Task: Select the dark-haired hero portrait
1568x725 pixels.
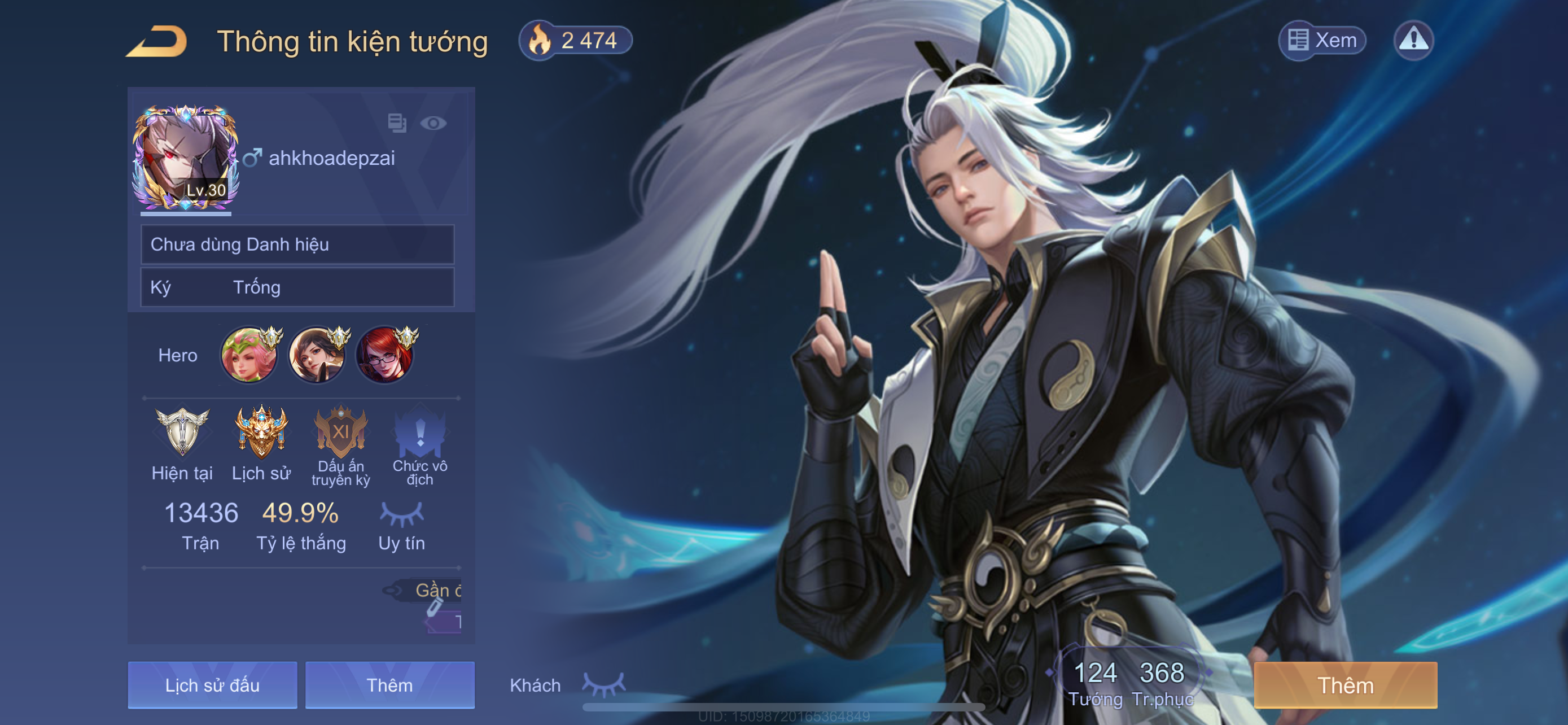Action: (317, 356)
